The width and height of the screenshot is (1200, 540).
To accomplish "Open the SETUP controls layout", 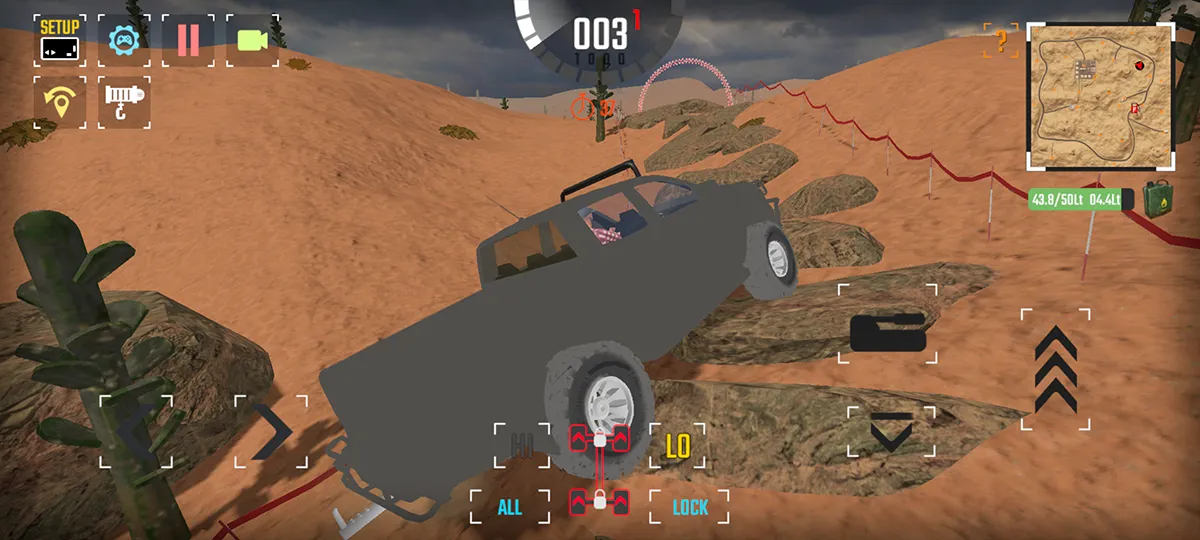I will point(59,40).
